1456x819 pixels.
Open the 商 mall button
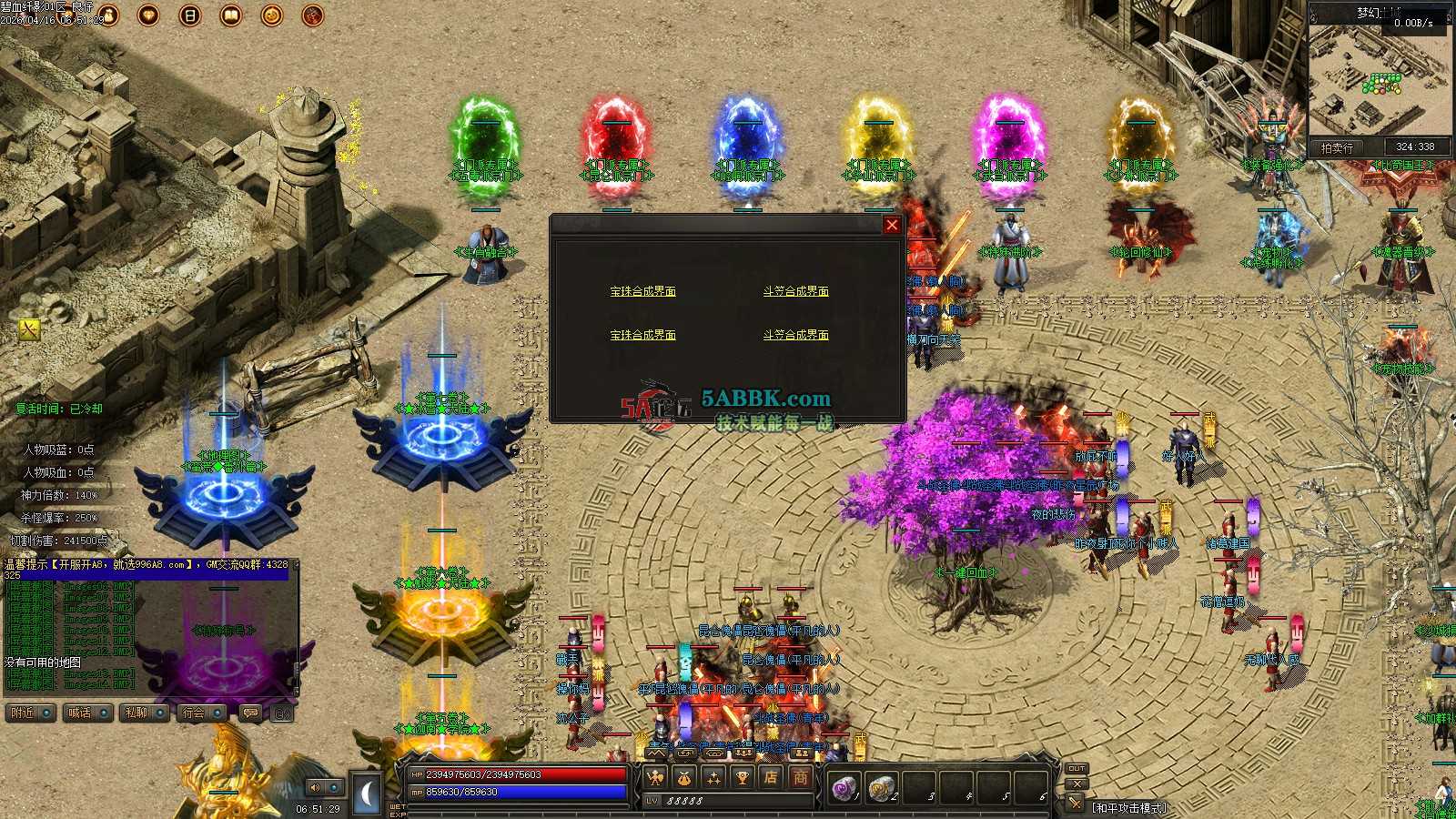[800, 777]
